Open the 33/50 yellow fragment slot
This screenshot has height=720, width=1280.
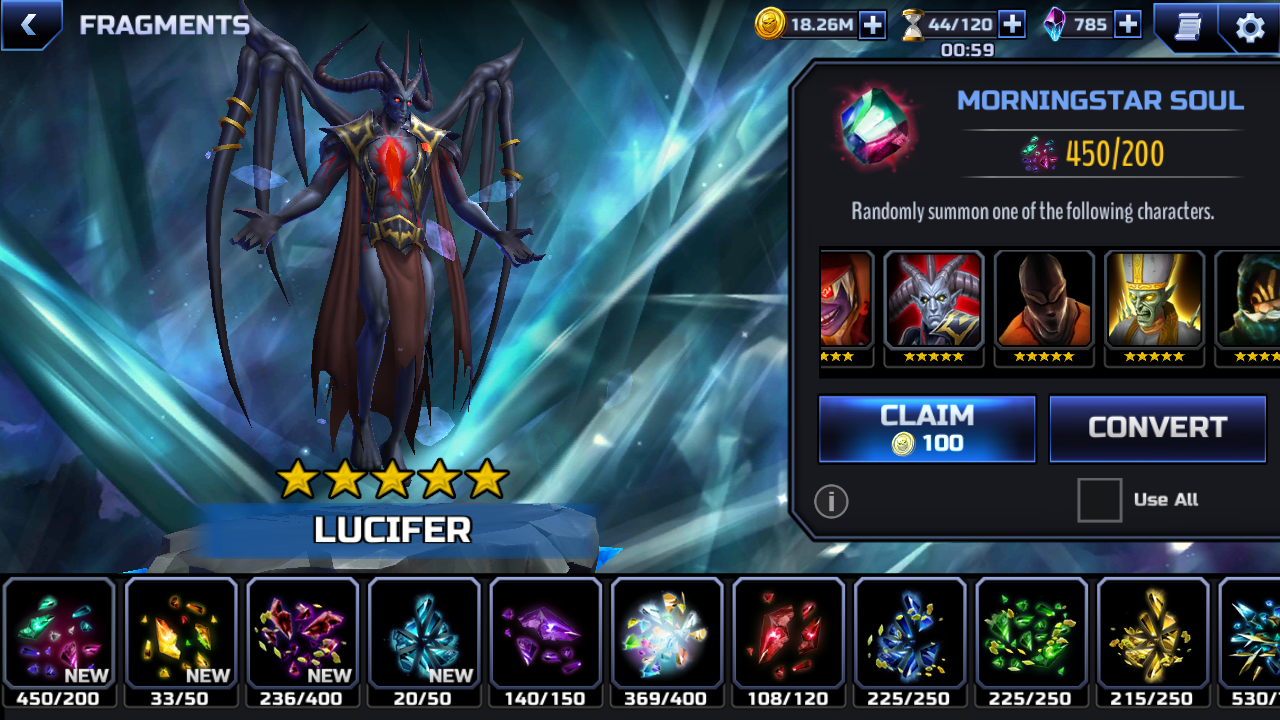tap(181, 634)
